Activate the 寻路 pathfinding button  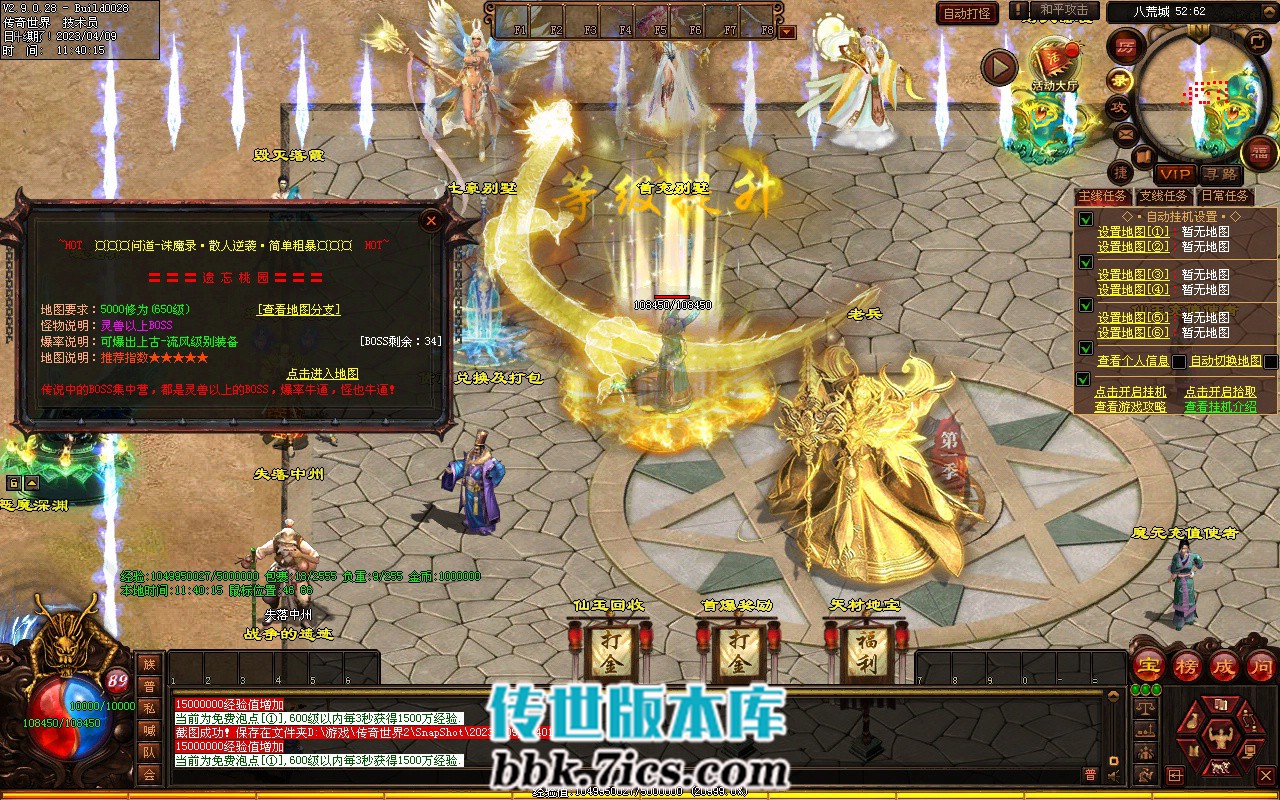tap(1219, 173)
